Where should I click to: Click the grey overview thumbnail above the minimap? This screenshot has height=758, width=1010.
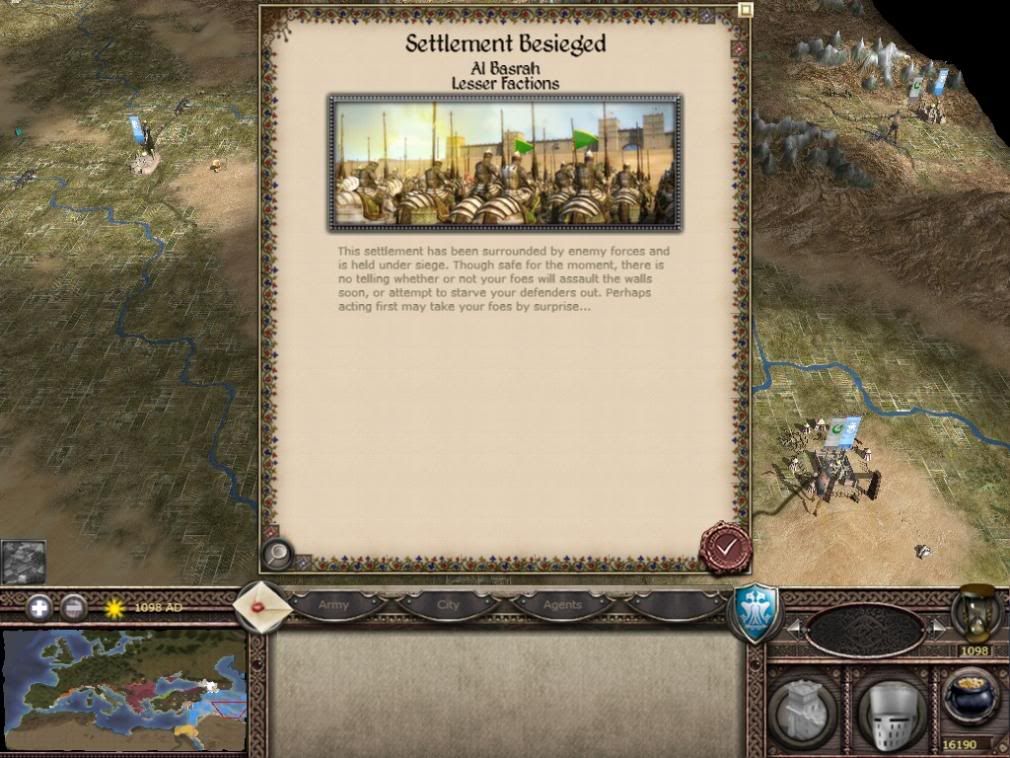(x=23, y=562)
